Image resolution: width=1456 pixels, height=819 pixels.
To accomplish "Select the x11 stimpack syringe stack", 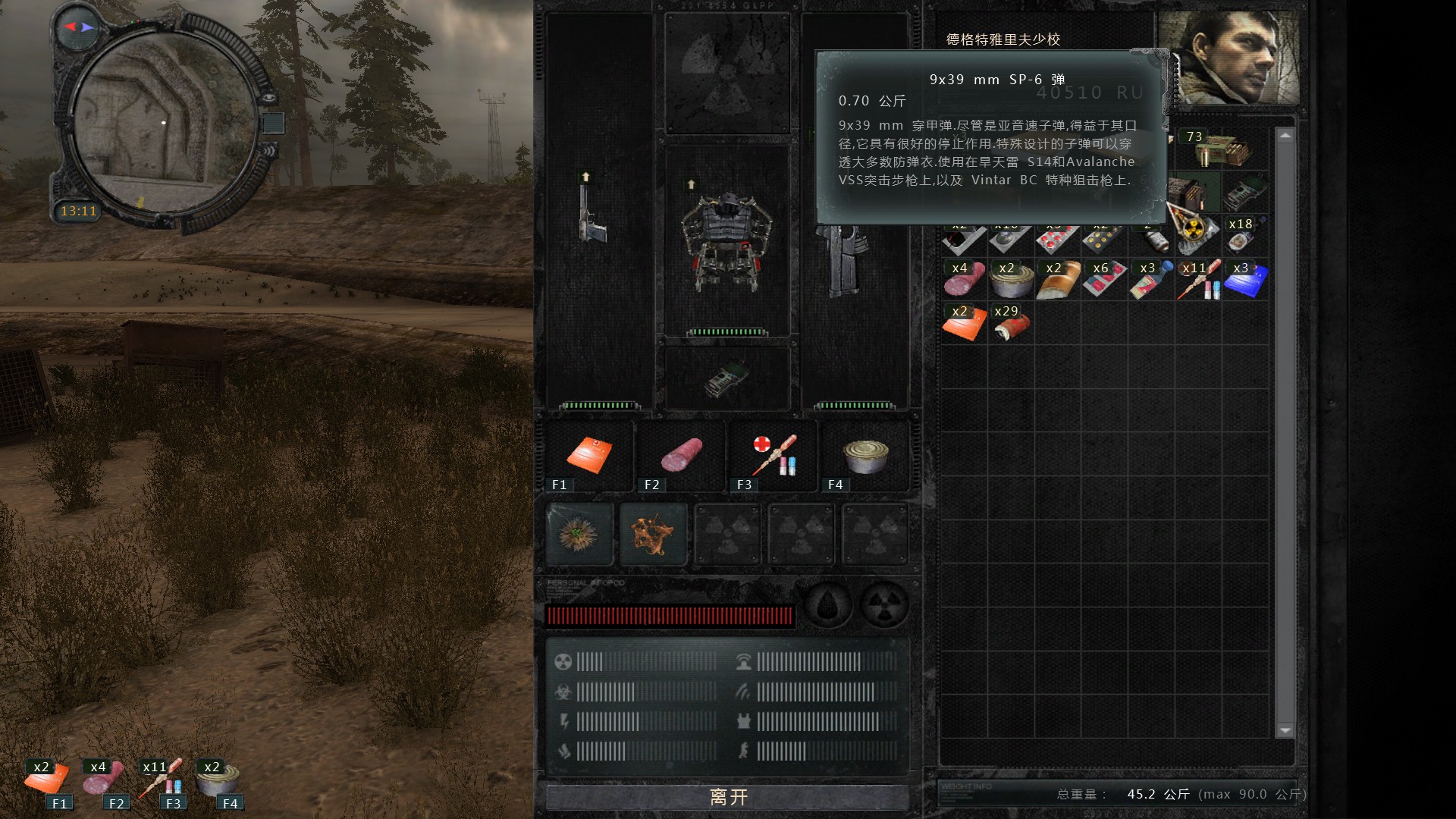I will (1198, 280).
